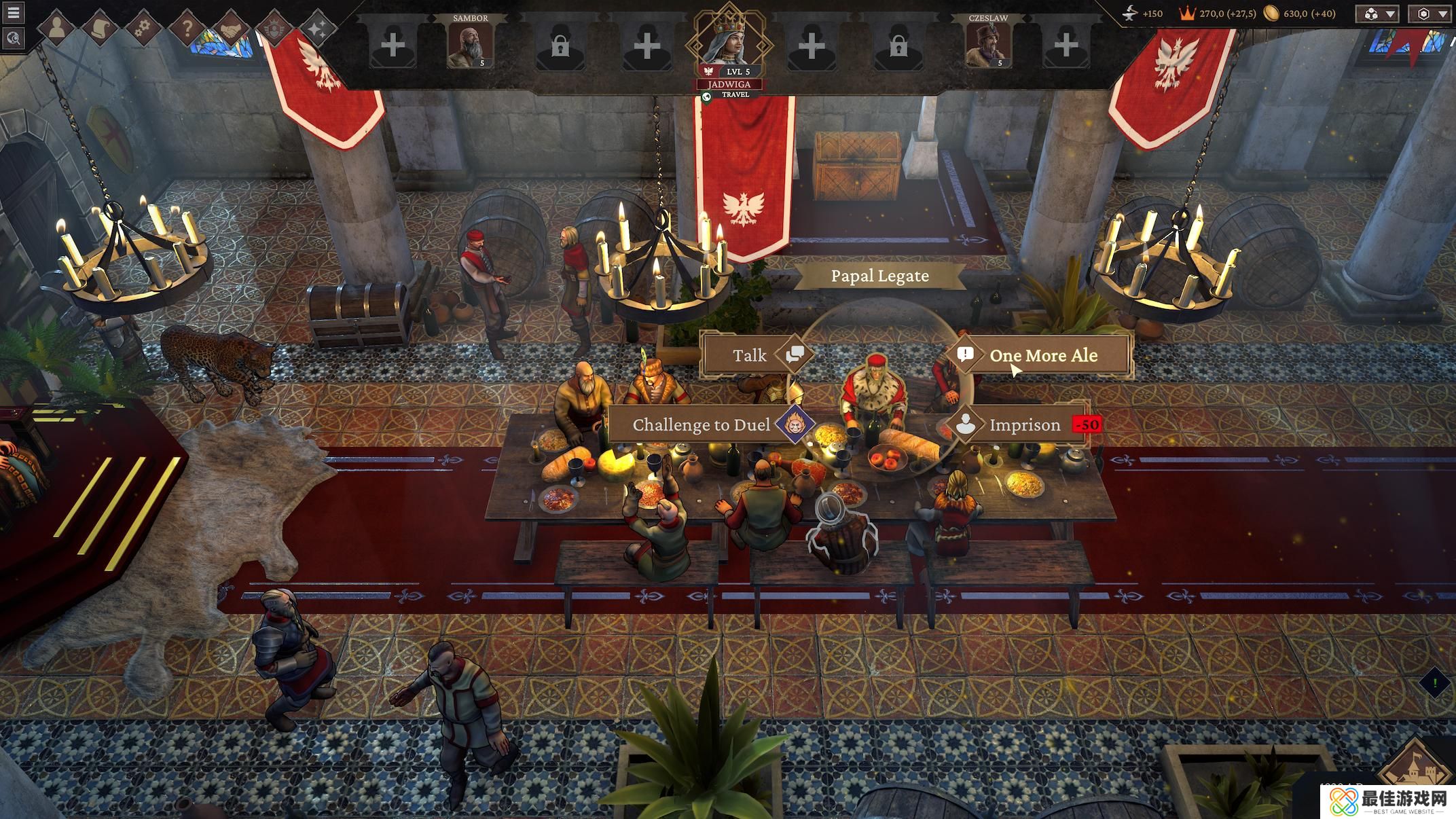Click the sparkling stars icon
The height and width of the screenshot is (819, 1456).
coord(317,29)
